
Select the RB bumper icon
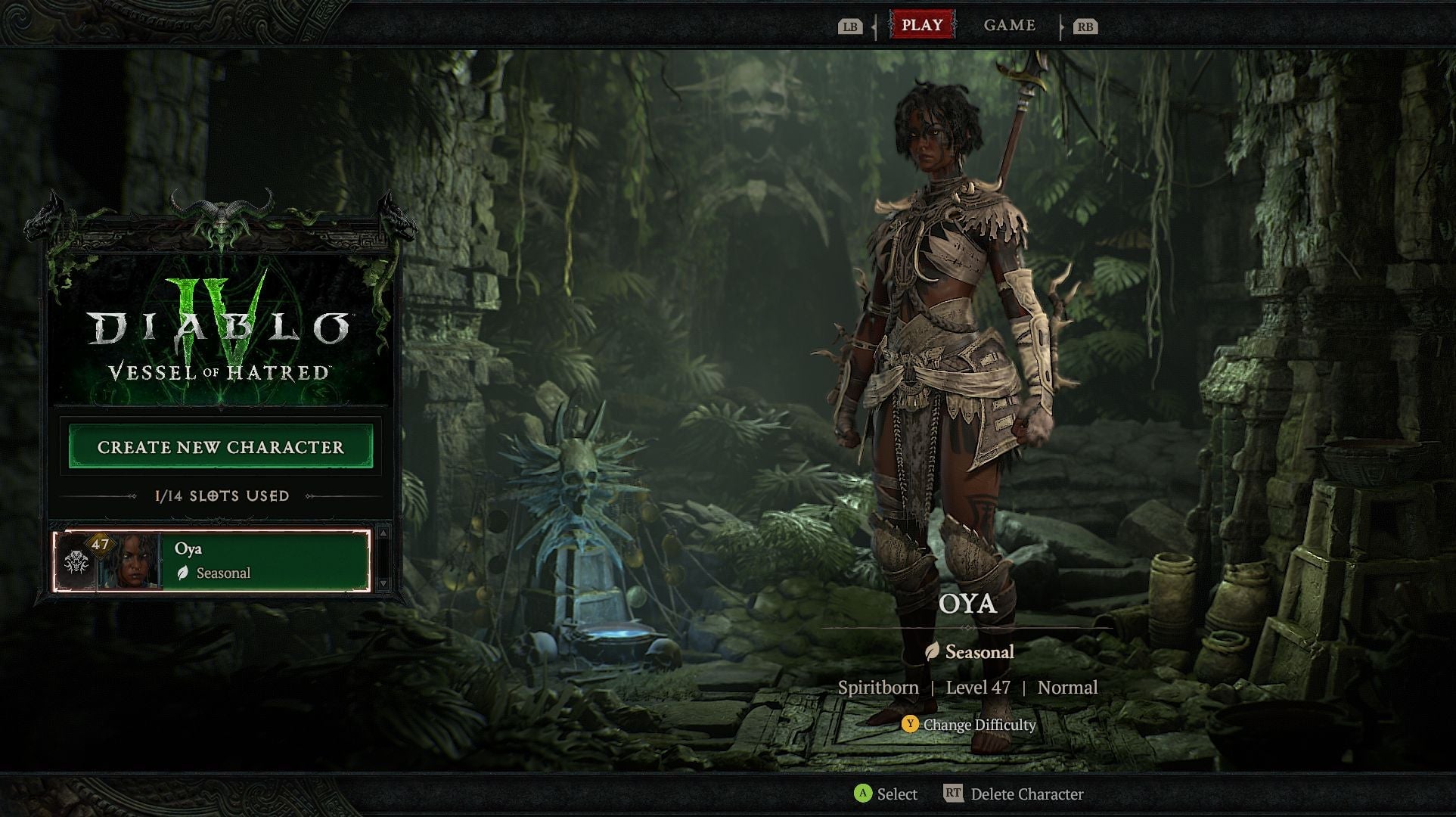[x=1085, y=25]
